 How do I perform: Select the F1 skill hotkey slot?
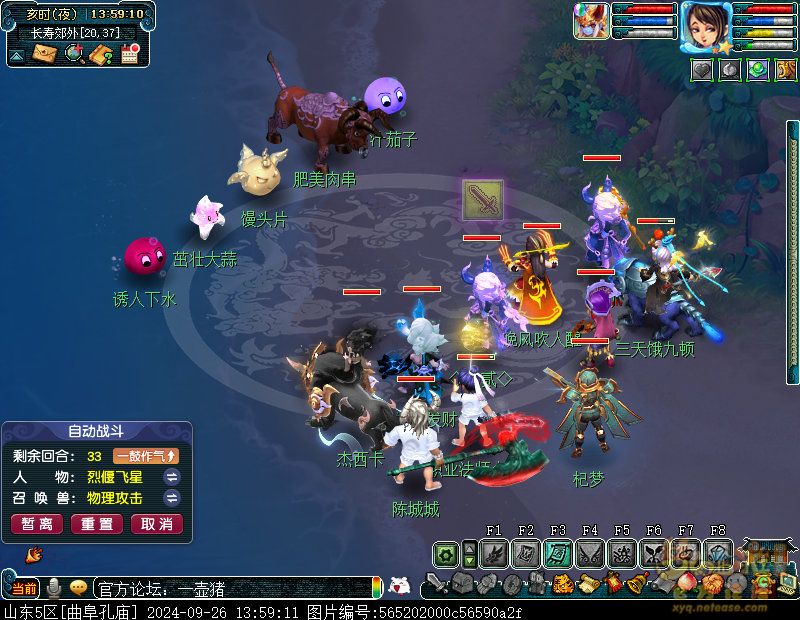tap(494, 553)
